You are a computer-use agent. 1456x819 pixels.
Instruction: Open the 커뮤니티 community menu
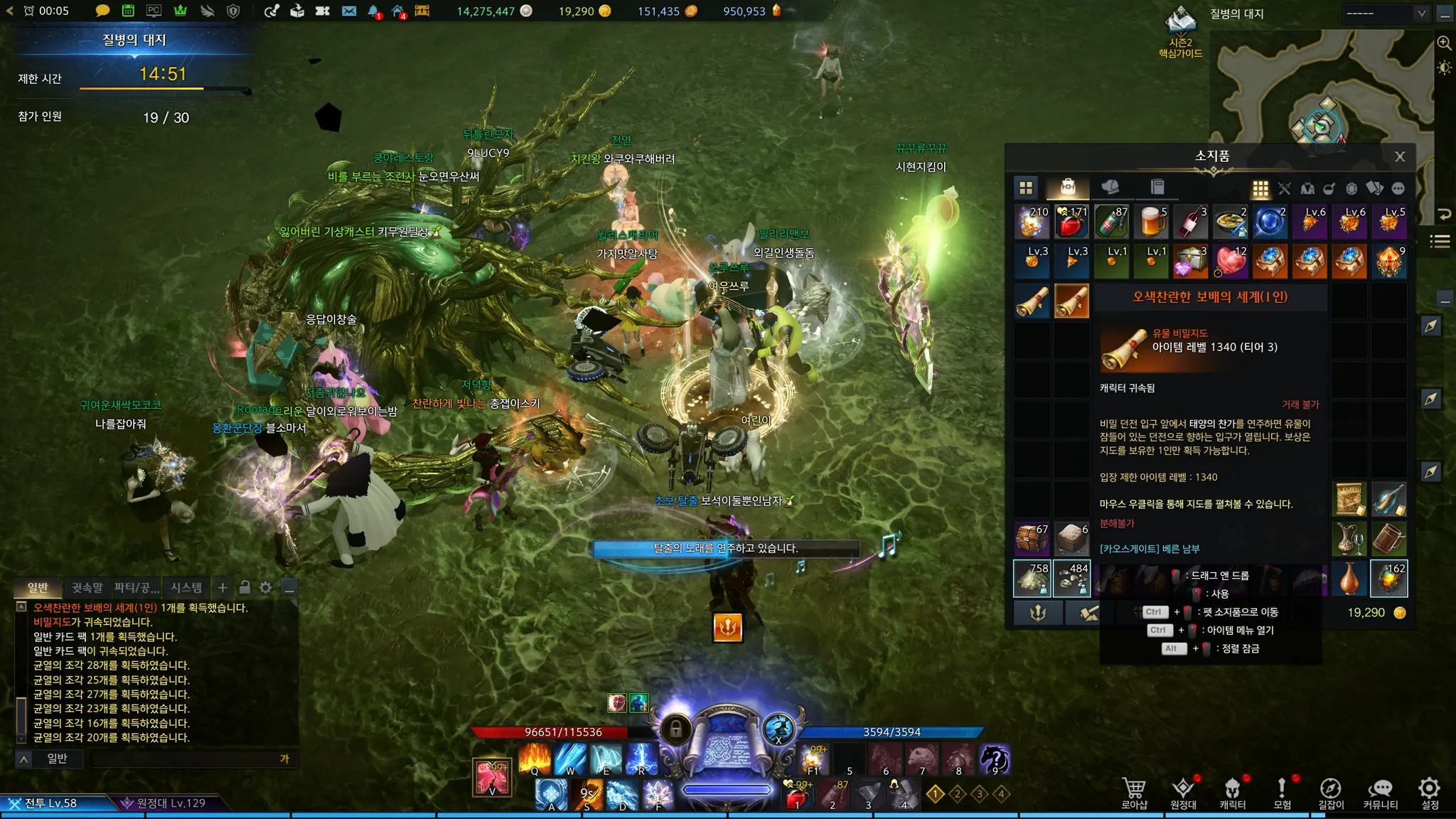[1380, 793]
